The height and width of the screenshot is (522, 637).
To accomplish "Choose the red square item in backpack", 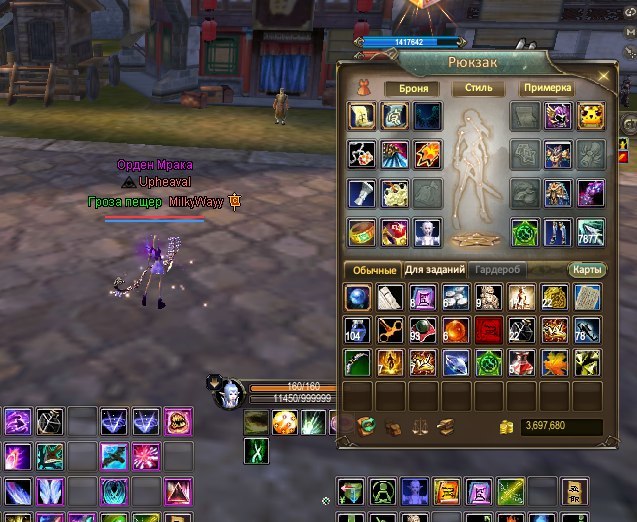I will coord(489,329).
